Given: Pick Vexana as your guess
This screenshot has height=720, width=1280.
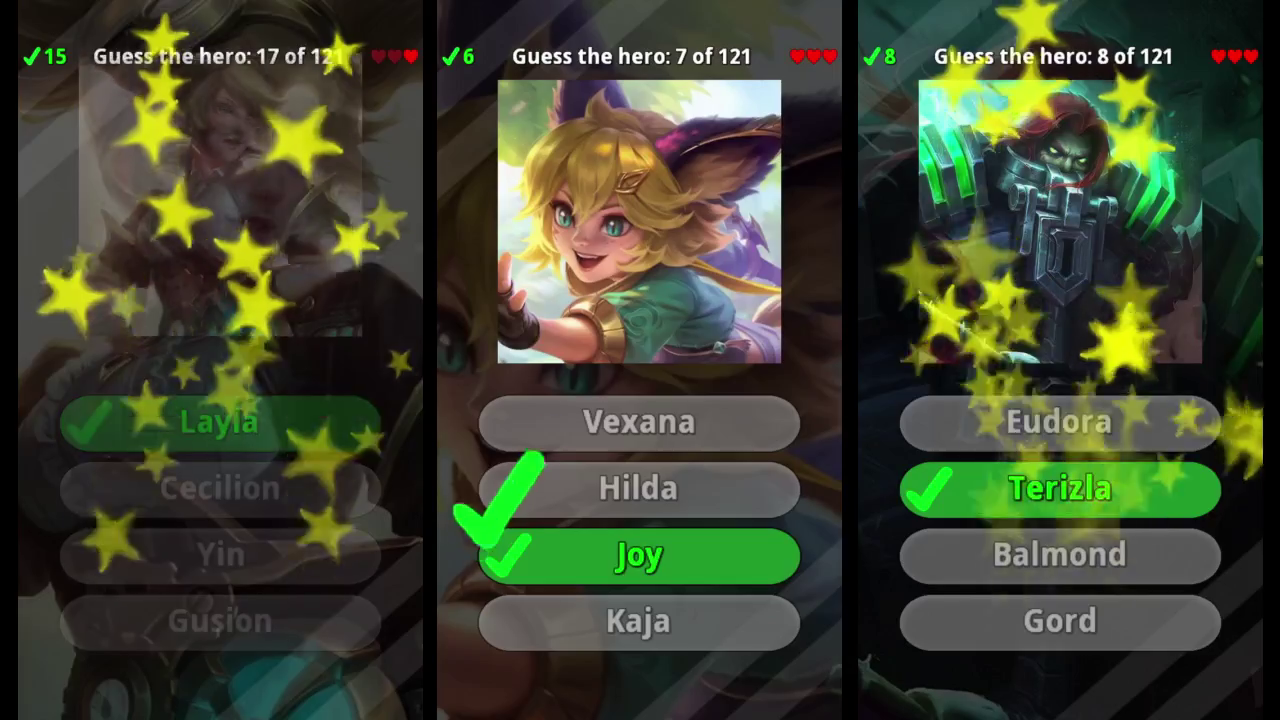Looking at the screenshot, I should click(640, 422).
